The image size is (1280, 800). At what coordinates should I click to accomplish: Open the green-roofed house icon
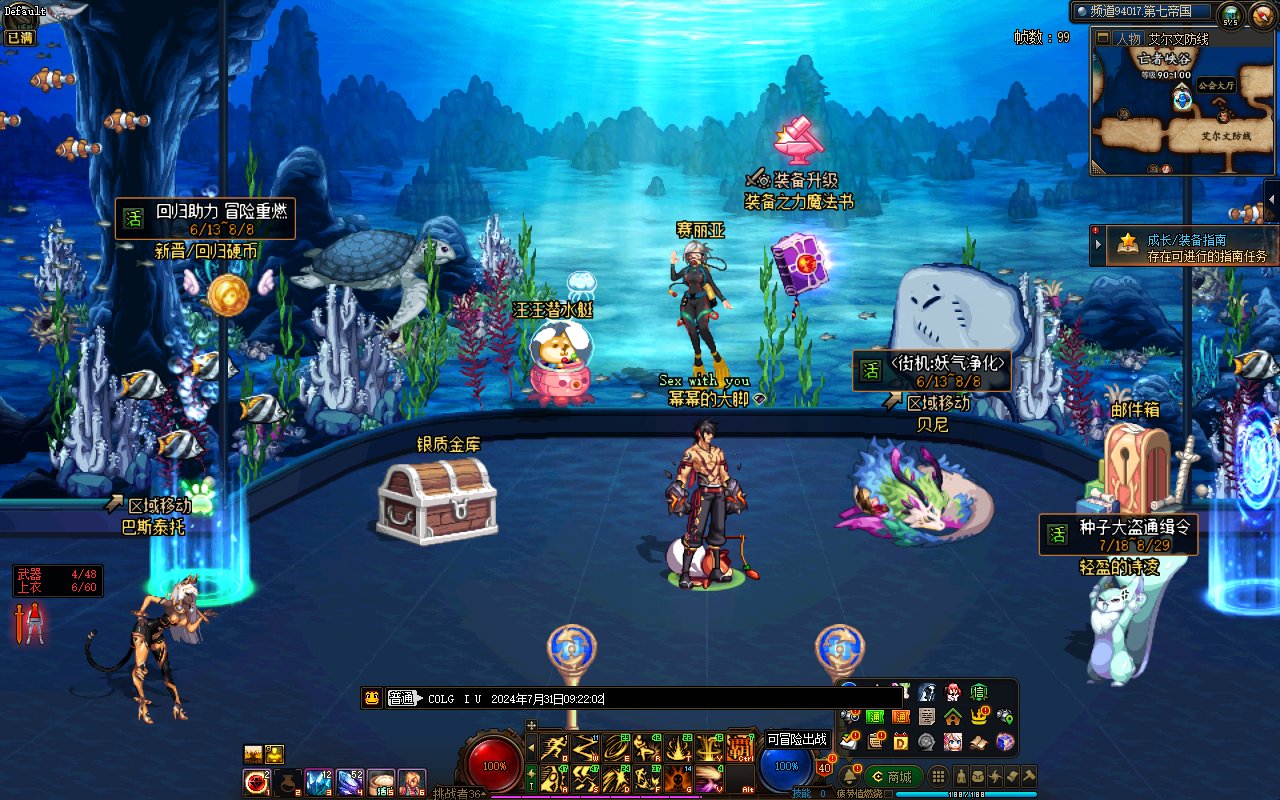953,716
